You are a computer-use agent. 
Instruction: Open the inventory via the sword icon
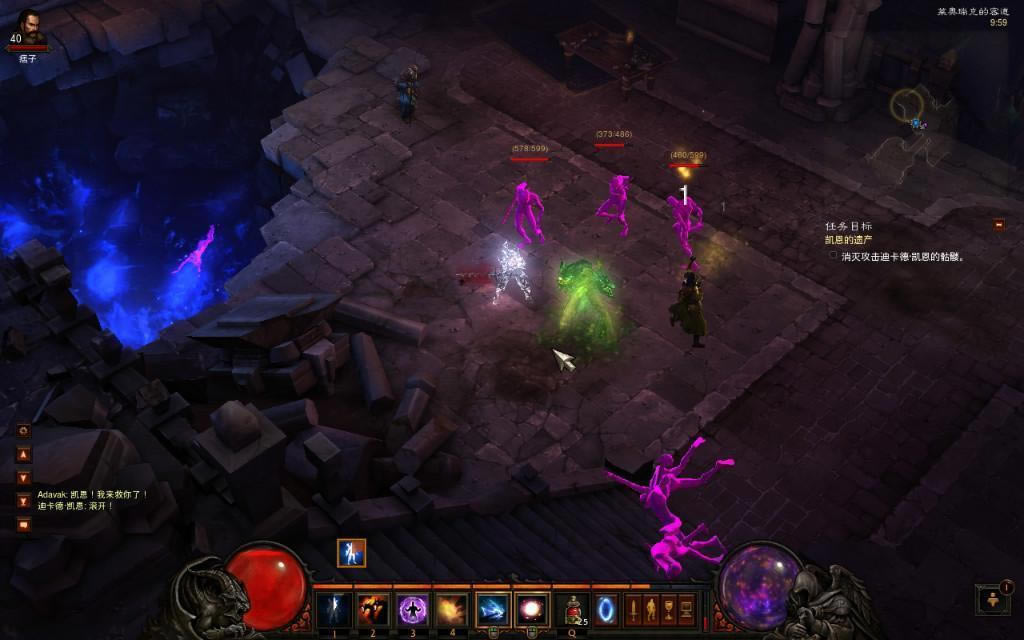[x=633, y=608]
